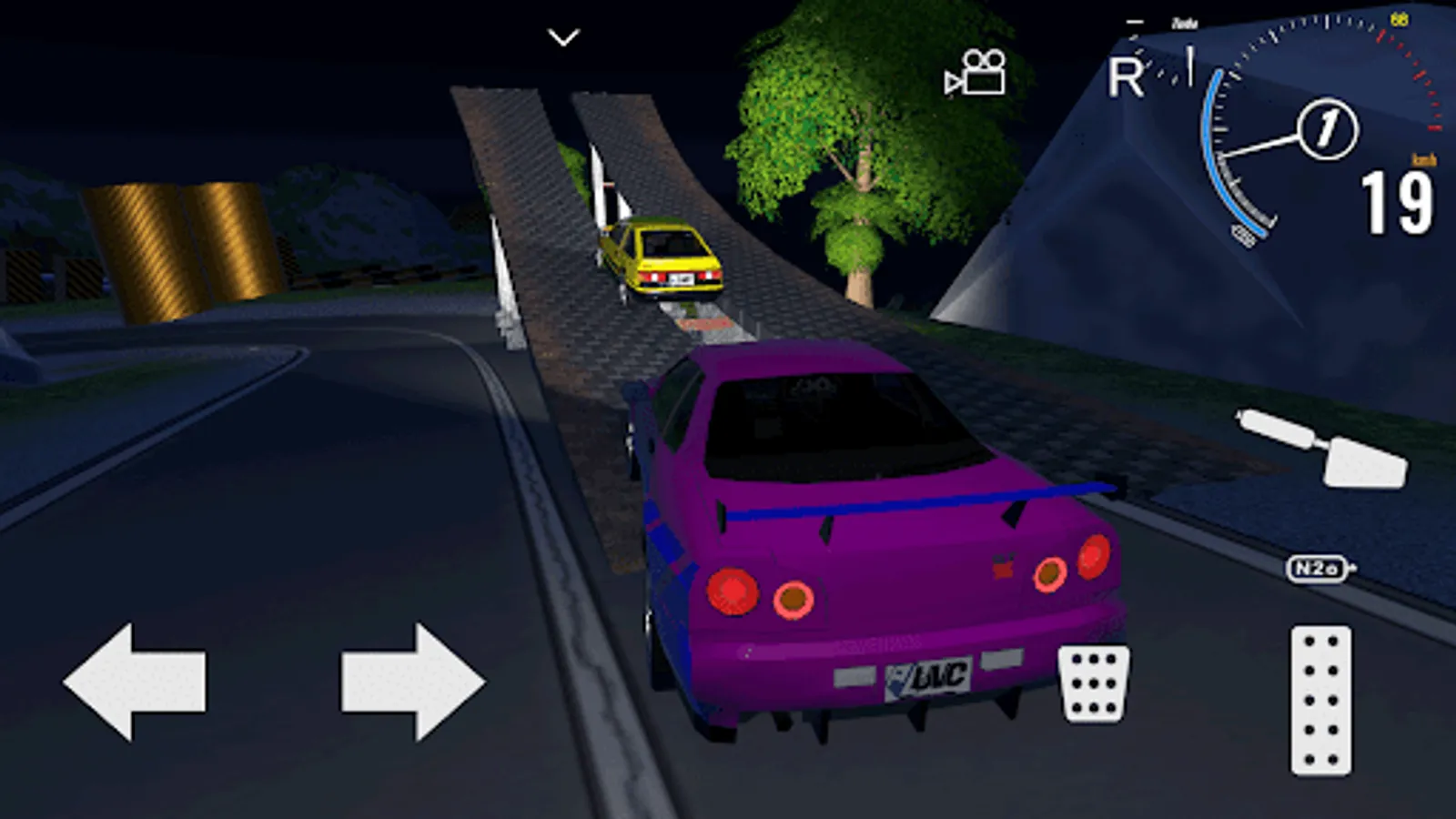1456x819 pixels.
Task: Steer right with the right arrow button
Action: (x=409, y=681)
